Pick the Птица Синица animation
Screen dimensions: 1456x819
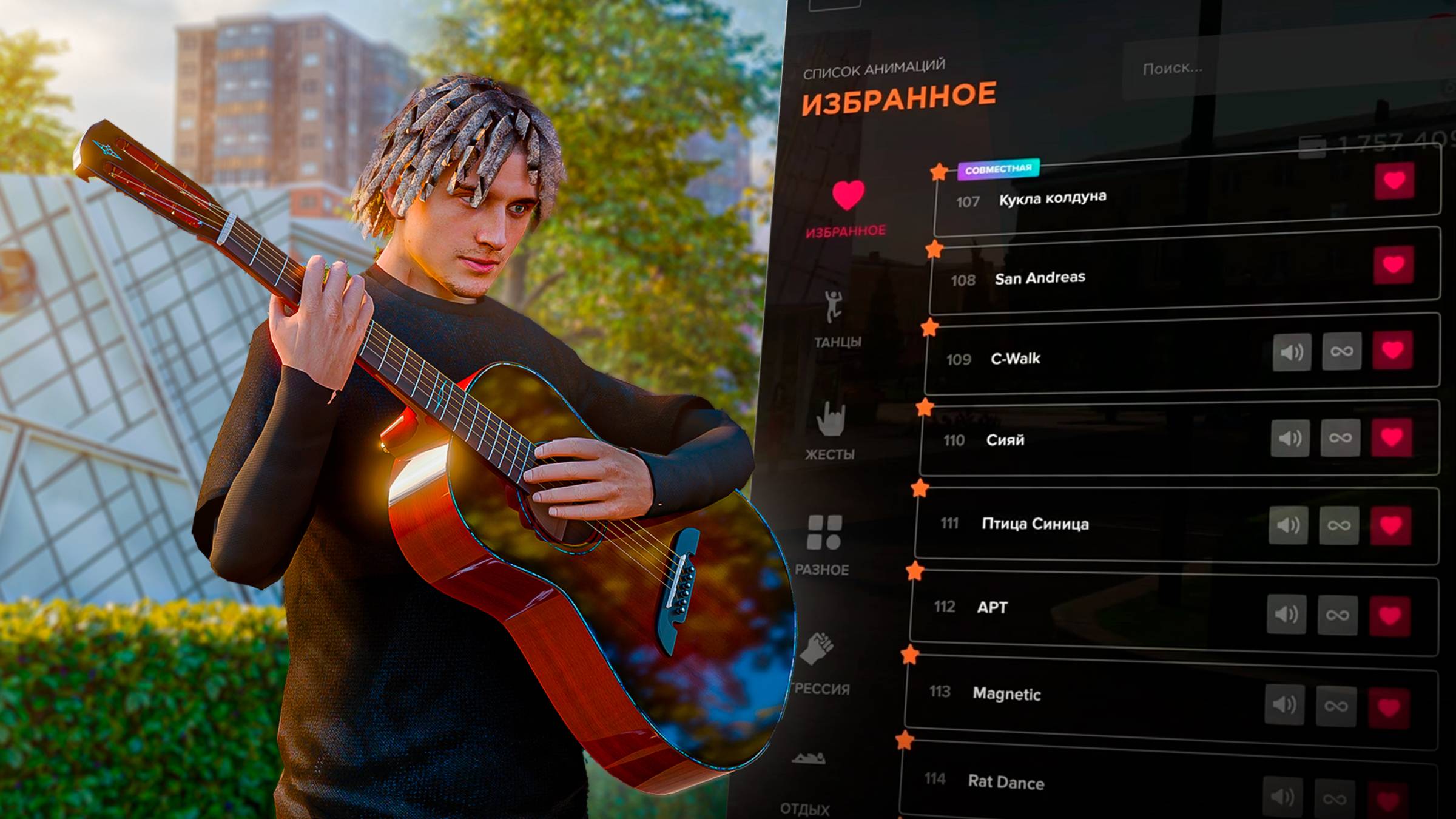click(1035, 524)
